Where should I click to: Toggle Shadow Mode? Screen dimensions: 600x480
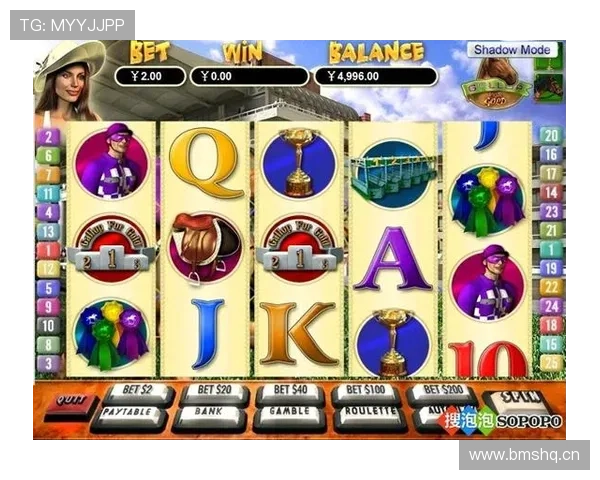[x=510, y=50]
